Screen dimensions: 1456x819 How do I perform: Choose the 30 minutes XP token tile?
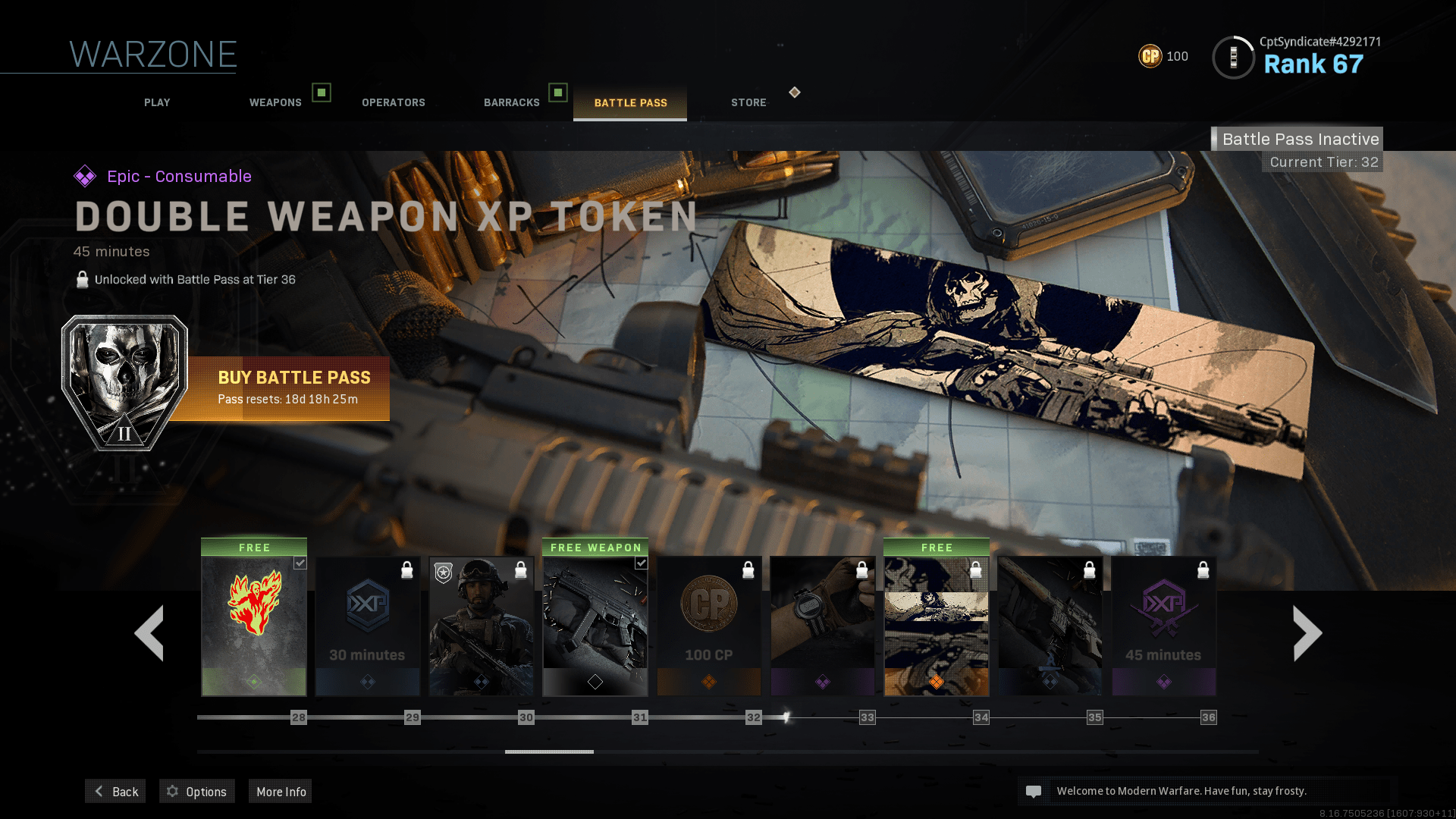(x=368, y=626)
